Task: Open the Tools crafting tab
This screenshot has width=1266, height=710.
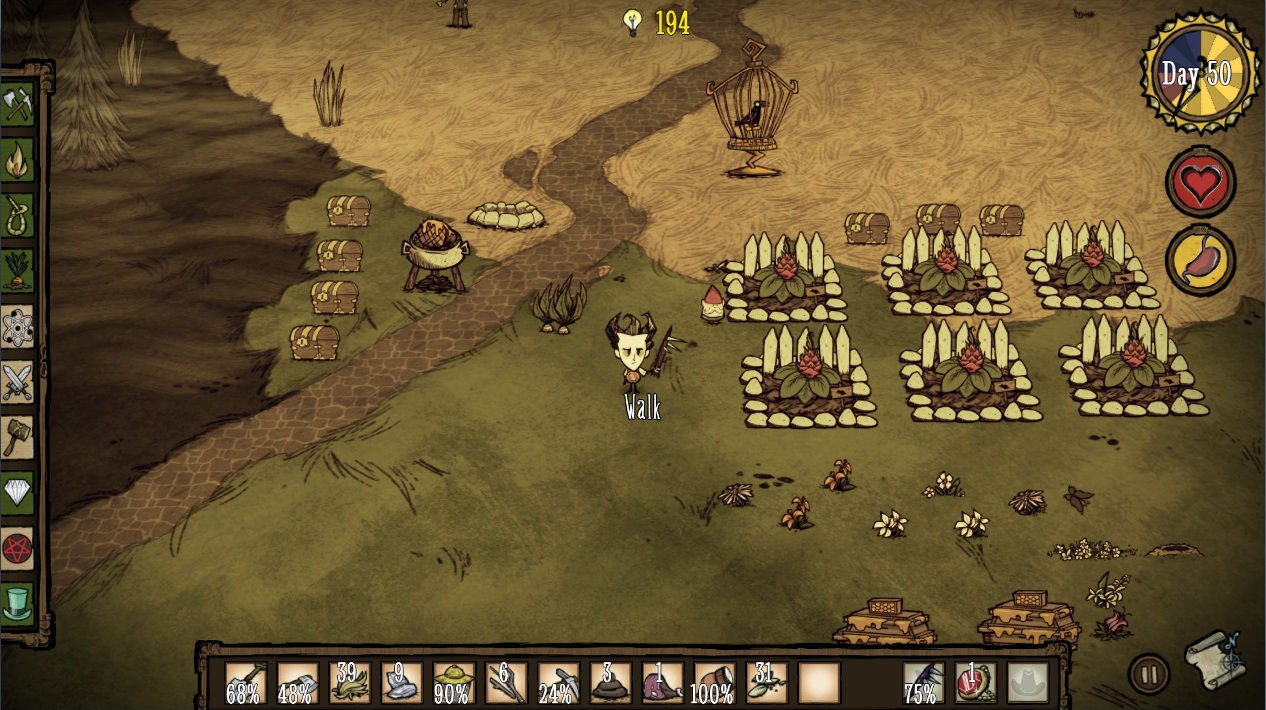Action: [18, 104]
